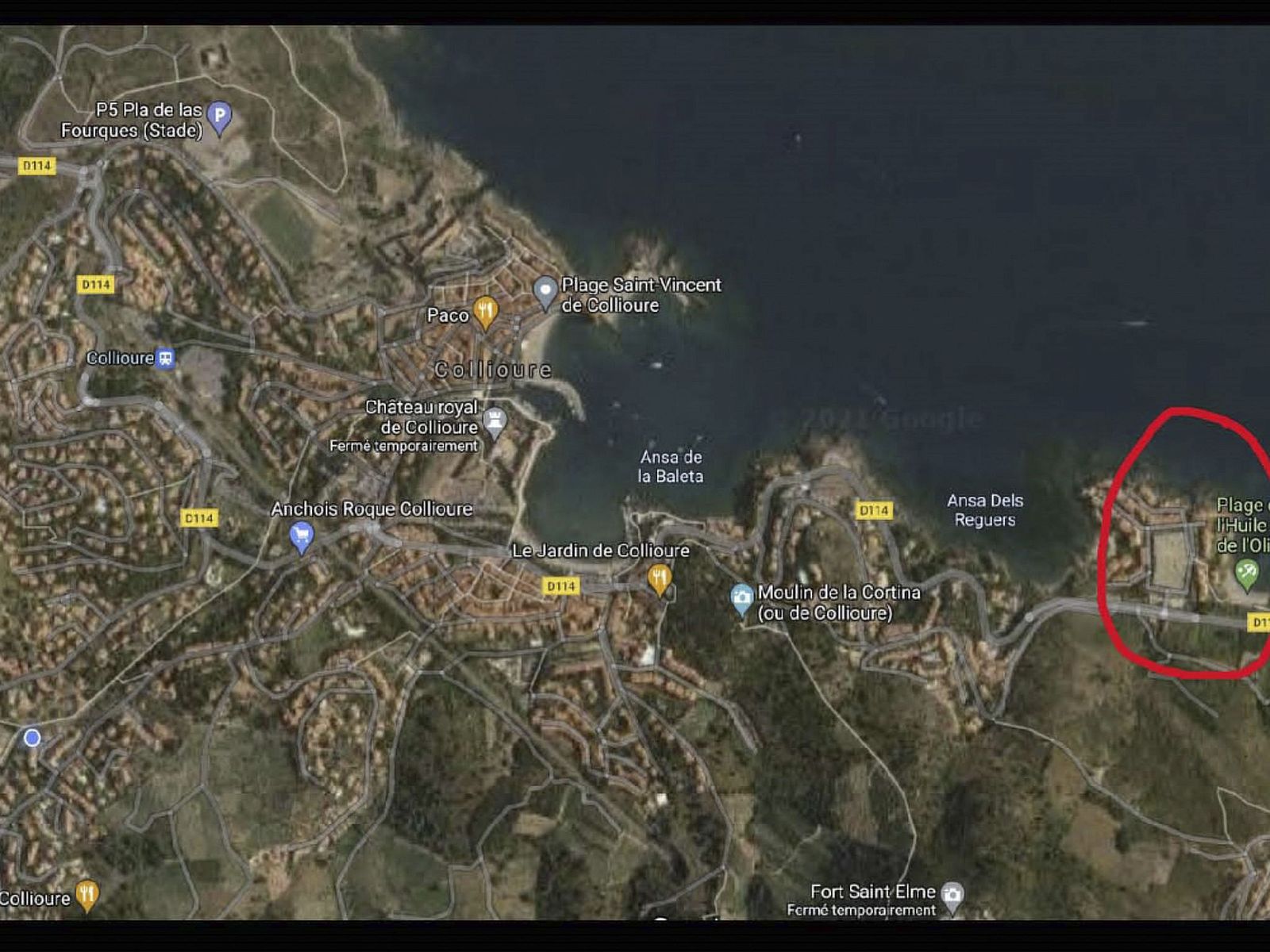This screenshot has width=1270, height=952.
Task: Open the Château royal de Collioure marker
Action: [x=495, y=420]
